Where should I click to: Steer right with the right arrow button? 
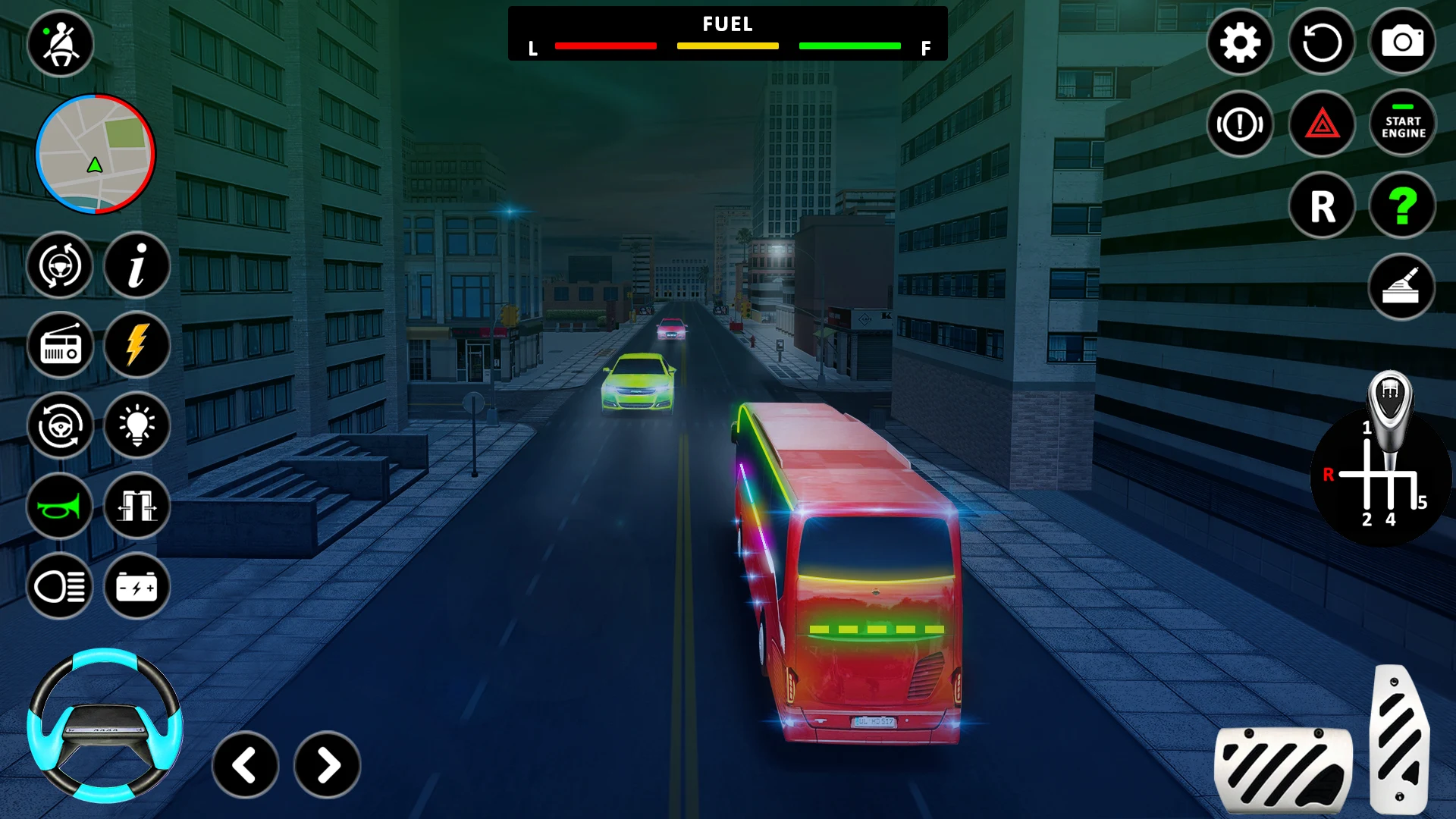coord(328,765)
